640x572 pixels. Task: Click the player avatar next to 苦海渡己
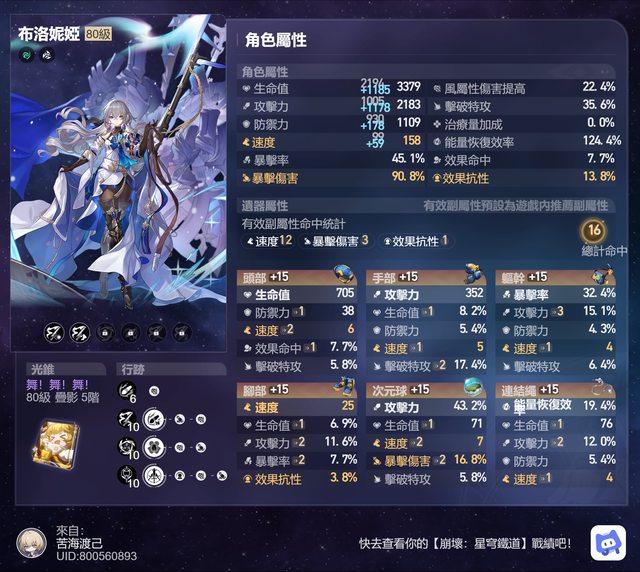coord(32,541)
